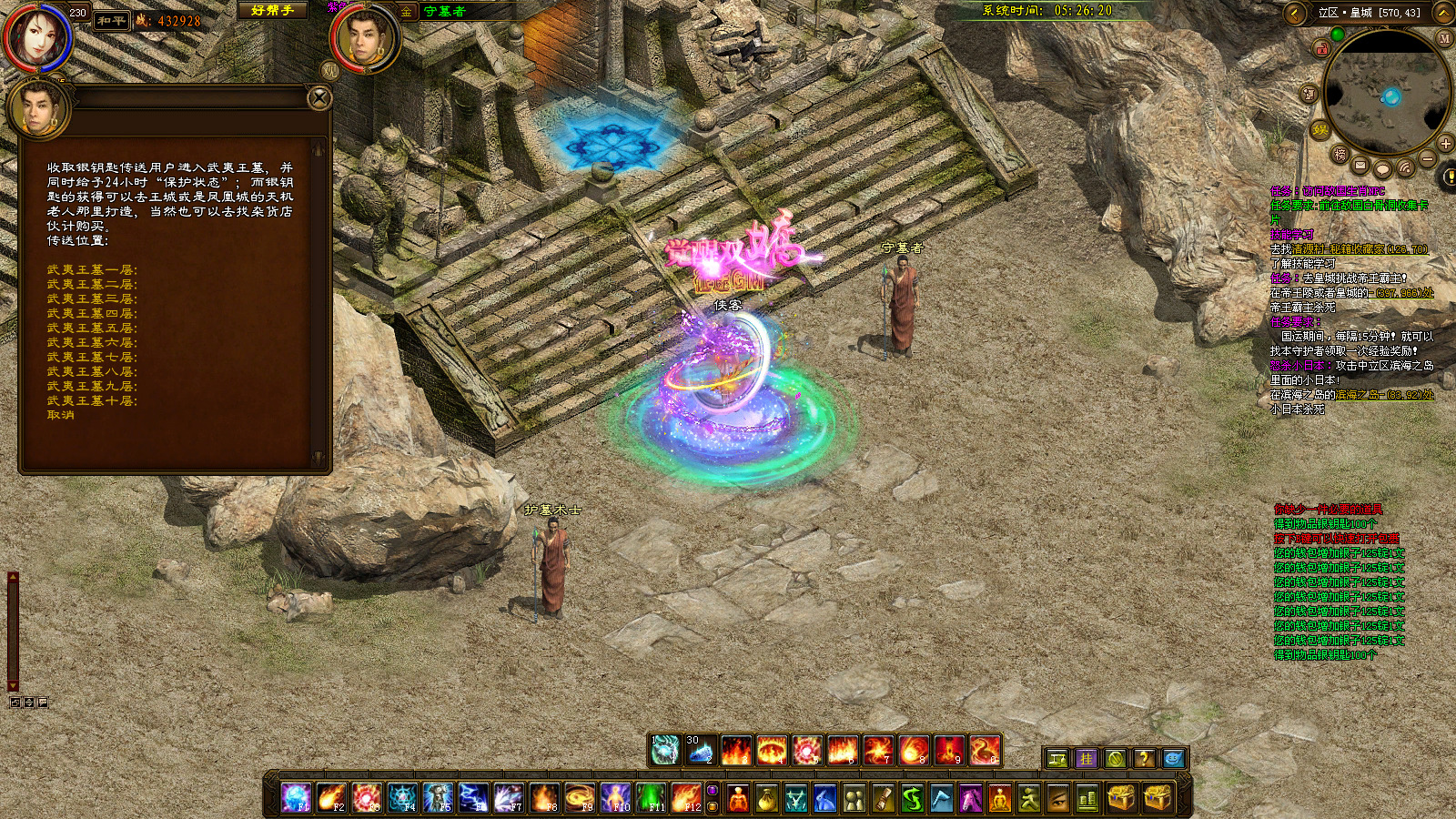Open the world map with M button
1456x819 pixels.
[x=1443, y=38]
